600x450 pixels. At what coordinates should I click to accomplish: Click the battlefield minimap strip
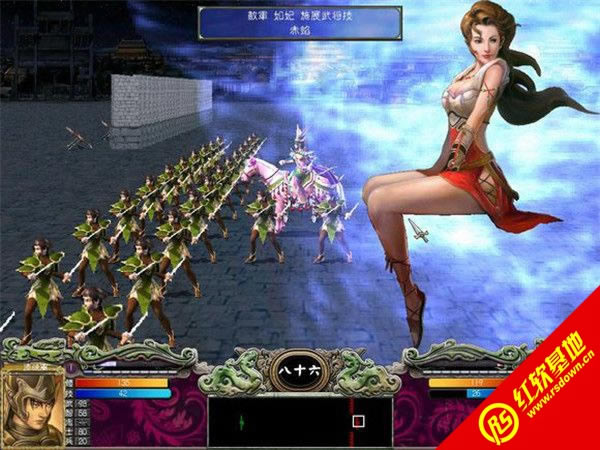coord(299,421)
